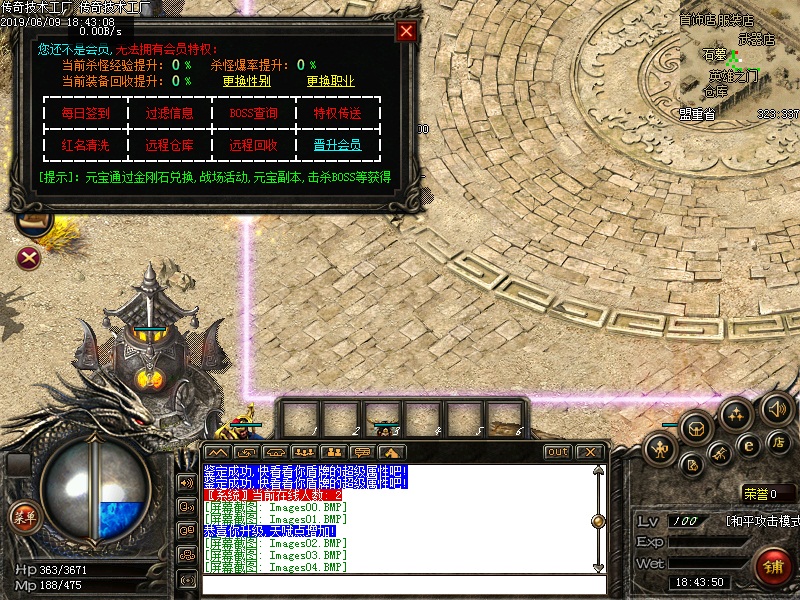Toggle the sound speaker button
800x600 pixels.
pyautogui.click(x=776, y=408)
